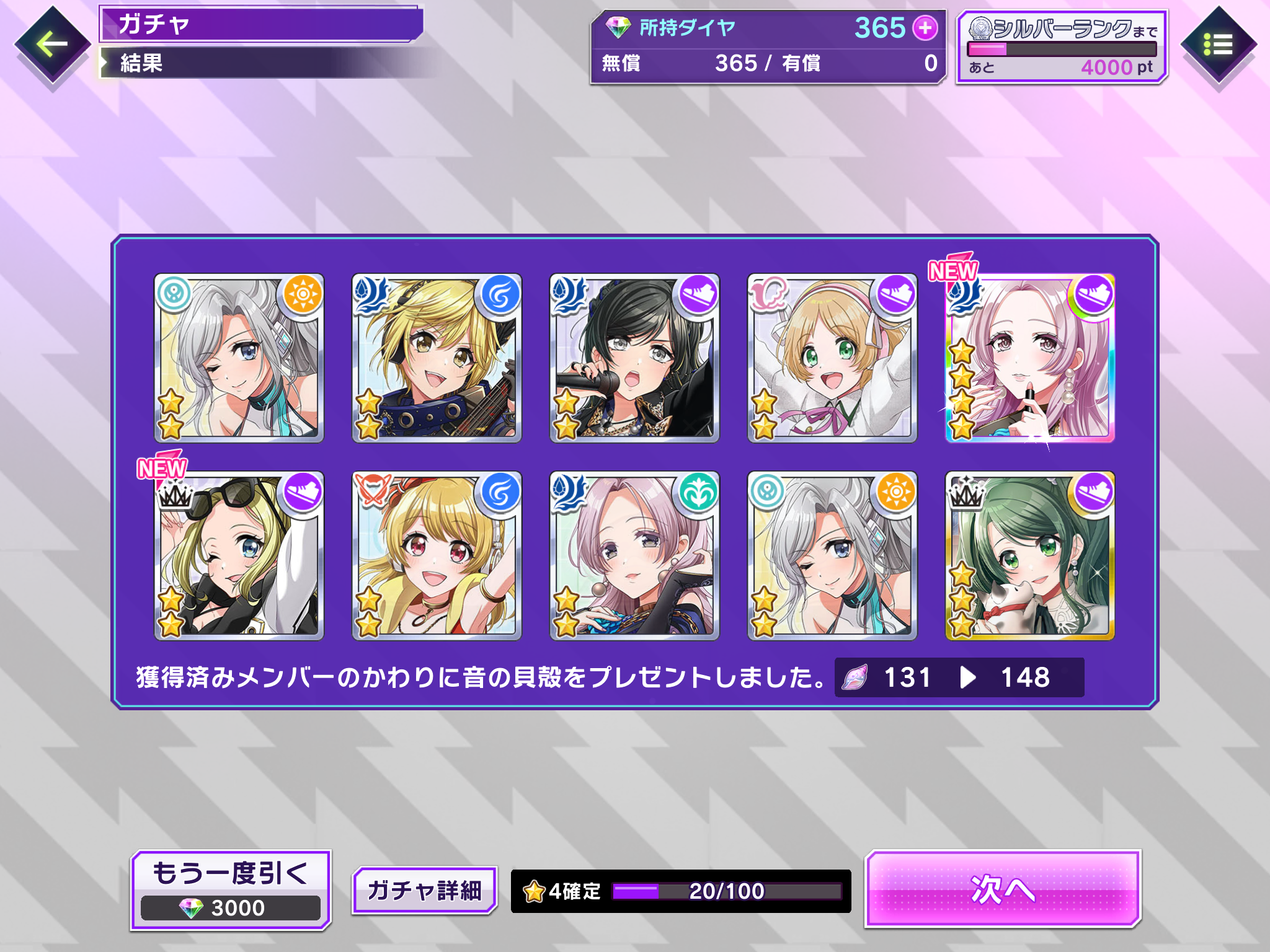Select the blonde guitarist card
This screenshot has width=1270, height=952.
pos(437,358)
